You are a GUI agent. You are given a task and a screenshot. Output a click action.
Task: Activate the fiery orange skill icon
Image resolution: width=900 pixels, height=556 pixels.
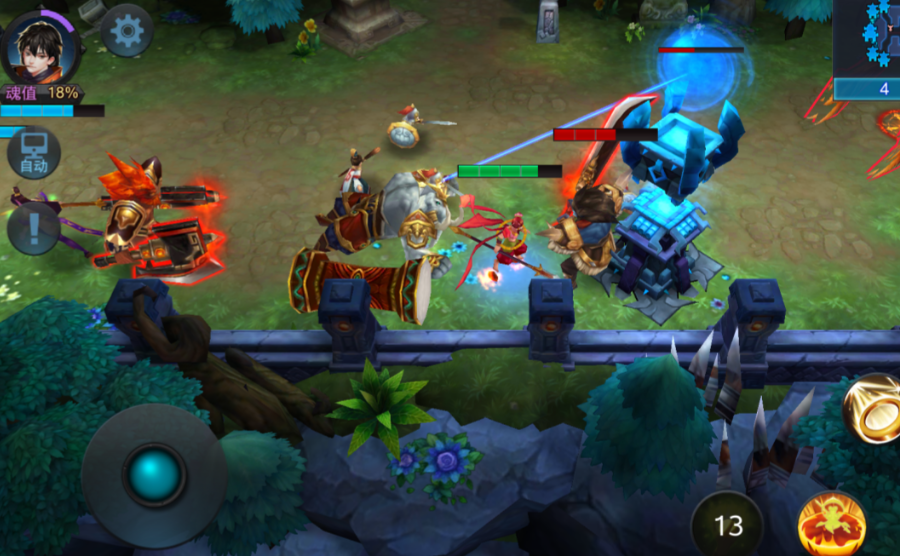[x=832, y=524]
